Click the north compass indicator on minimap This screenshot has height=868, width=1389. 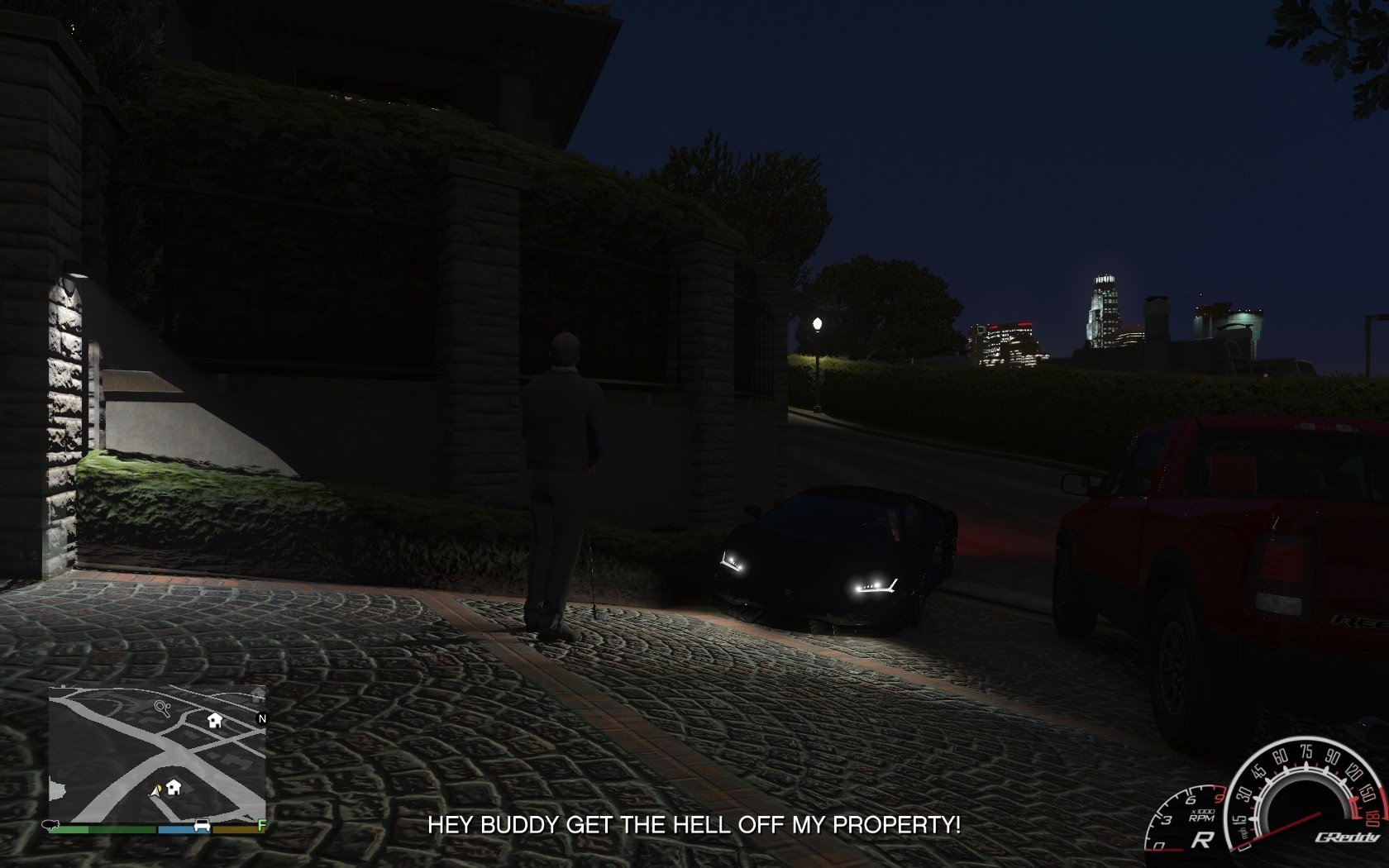[x=262, y=718]
